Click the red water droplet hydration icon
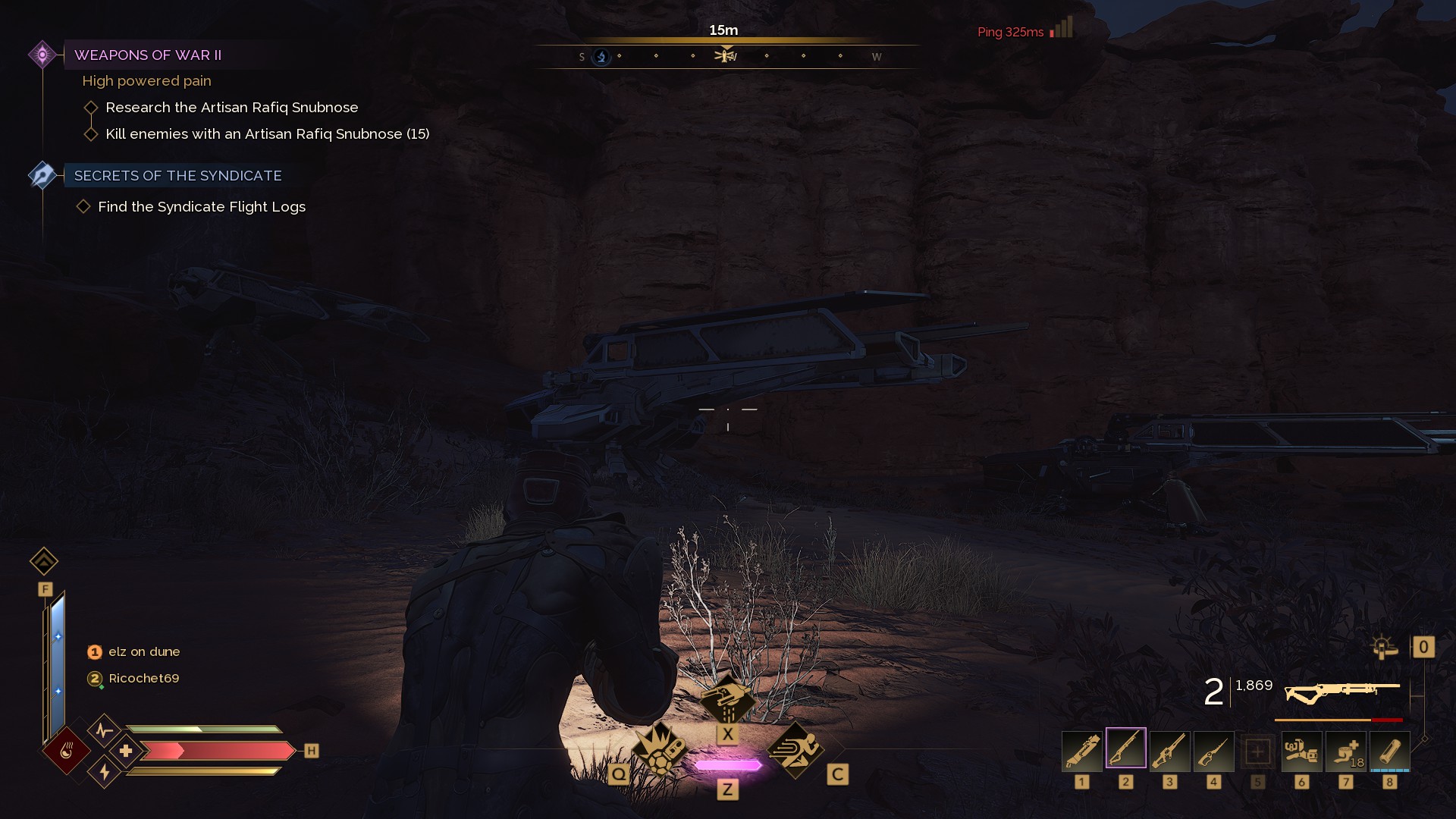 coord(67,751)
